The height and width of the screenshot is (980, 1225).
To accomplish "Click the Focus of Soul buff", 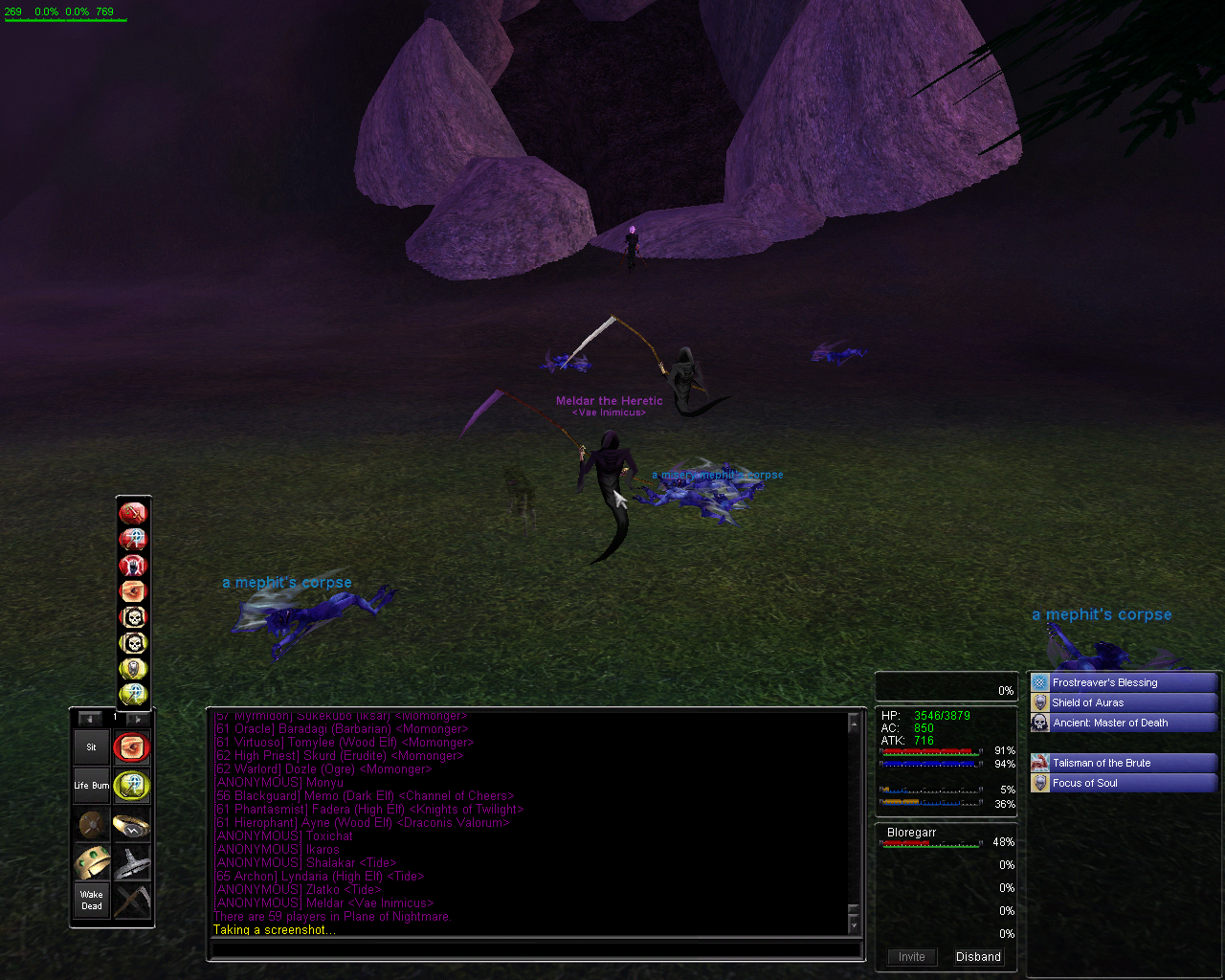I will point(1123,783).
